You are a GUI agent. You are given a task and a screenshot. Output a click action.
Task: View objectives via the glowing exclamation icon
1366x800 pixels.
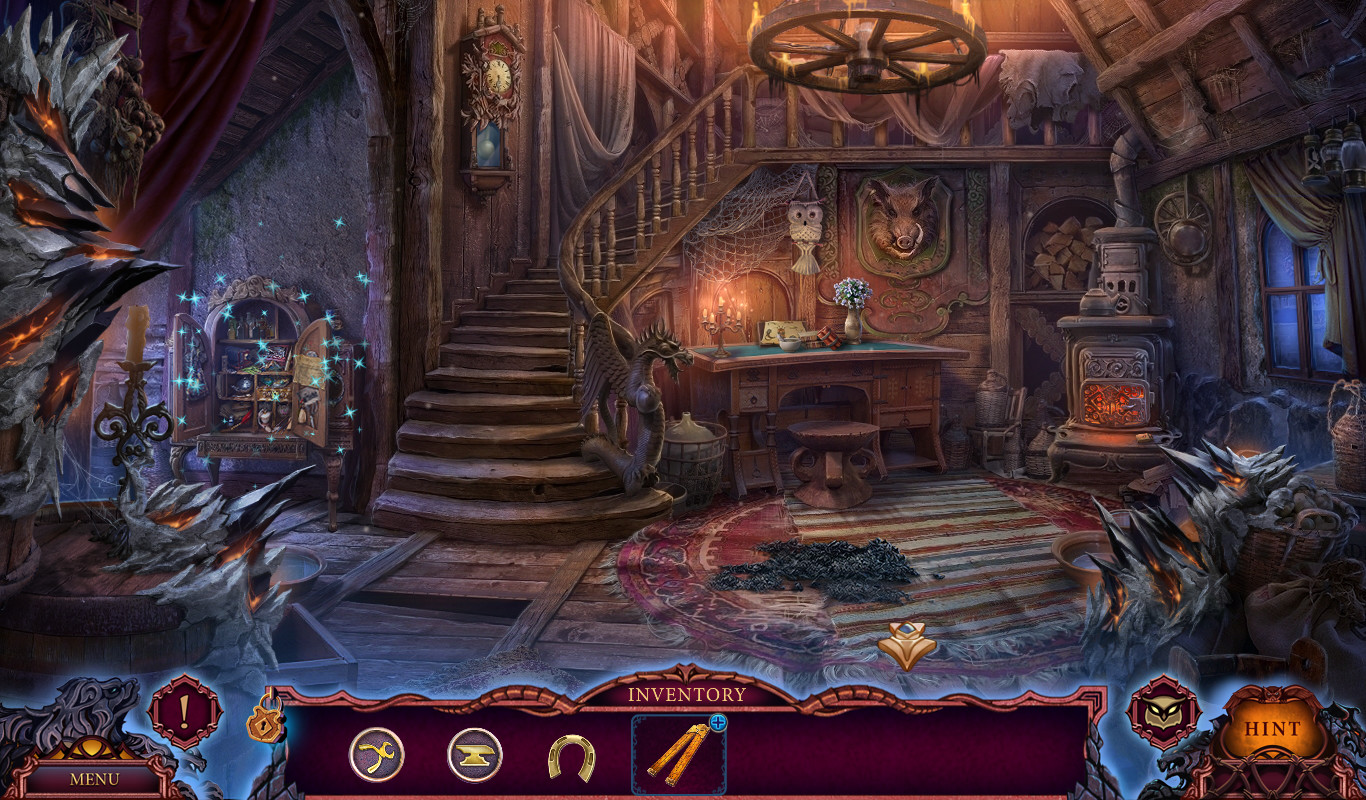pos(186,712)
